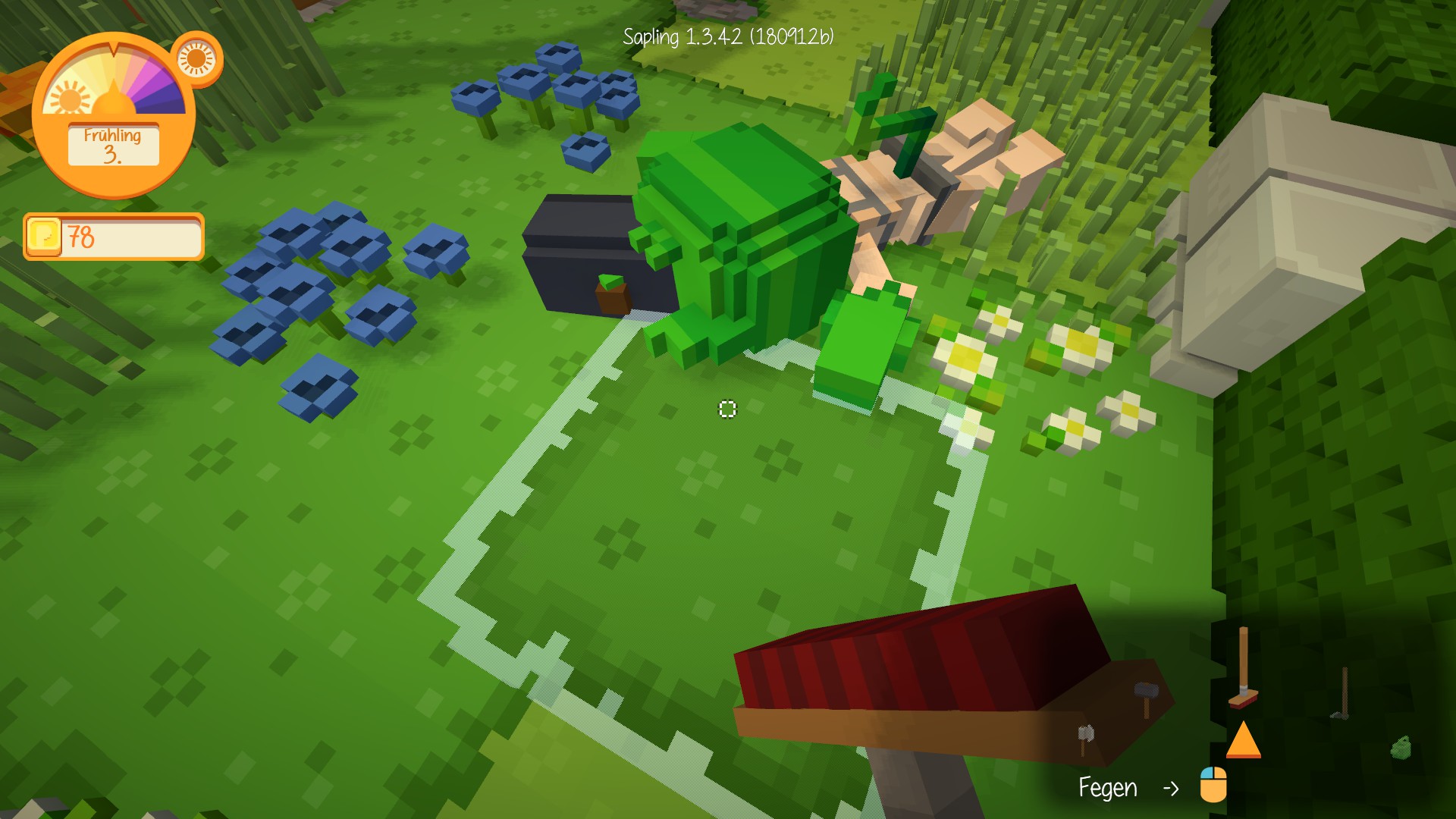Image resolution: width=1456 pixels, height=819 pixels.
Task: Click the crosshair in the screen center
Action: tap(726, 409)
